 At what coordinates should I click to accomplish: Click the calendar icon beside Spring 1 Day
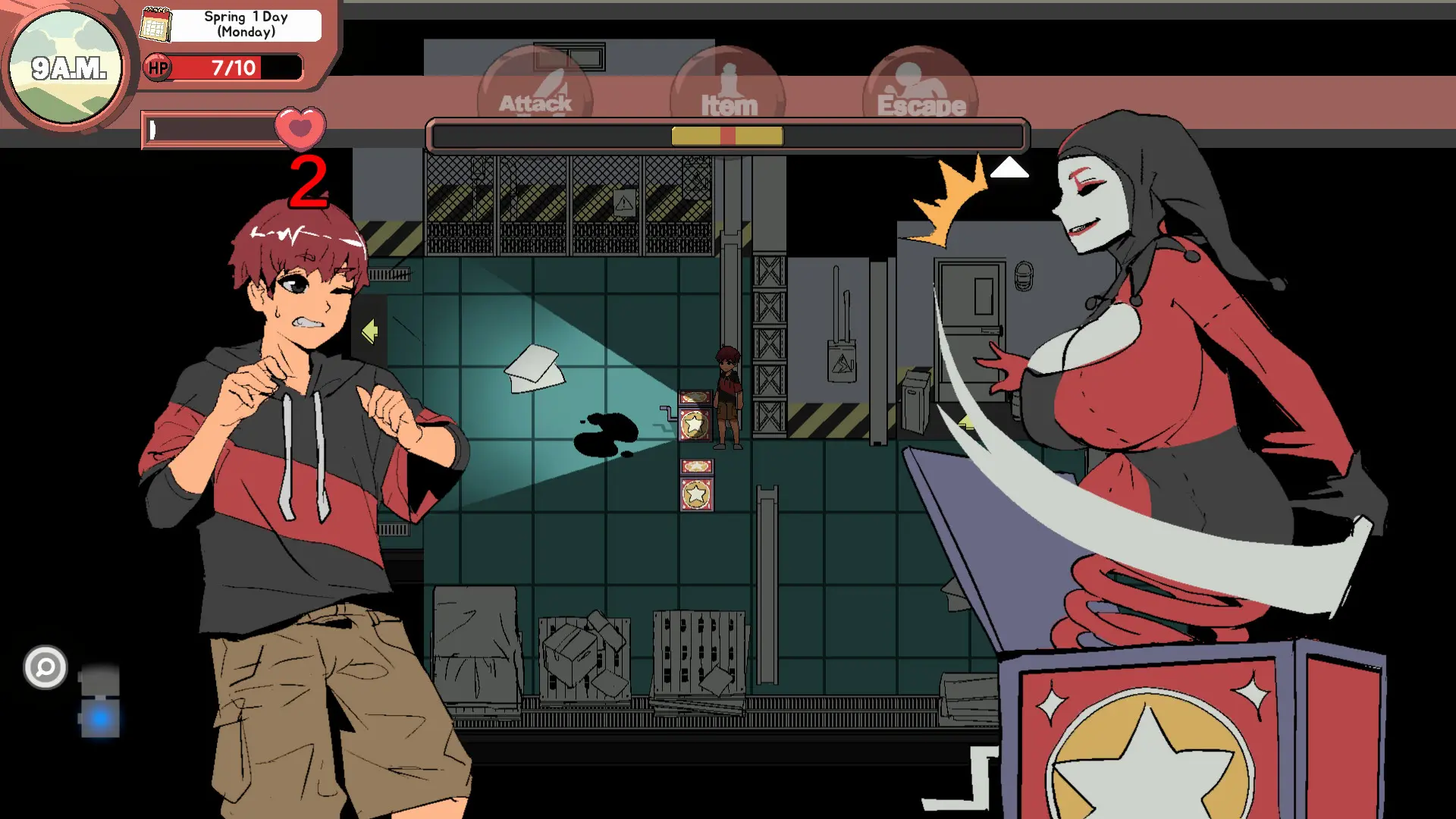point(156,24)
